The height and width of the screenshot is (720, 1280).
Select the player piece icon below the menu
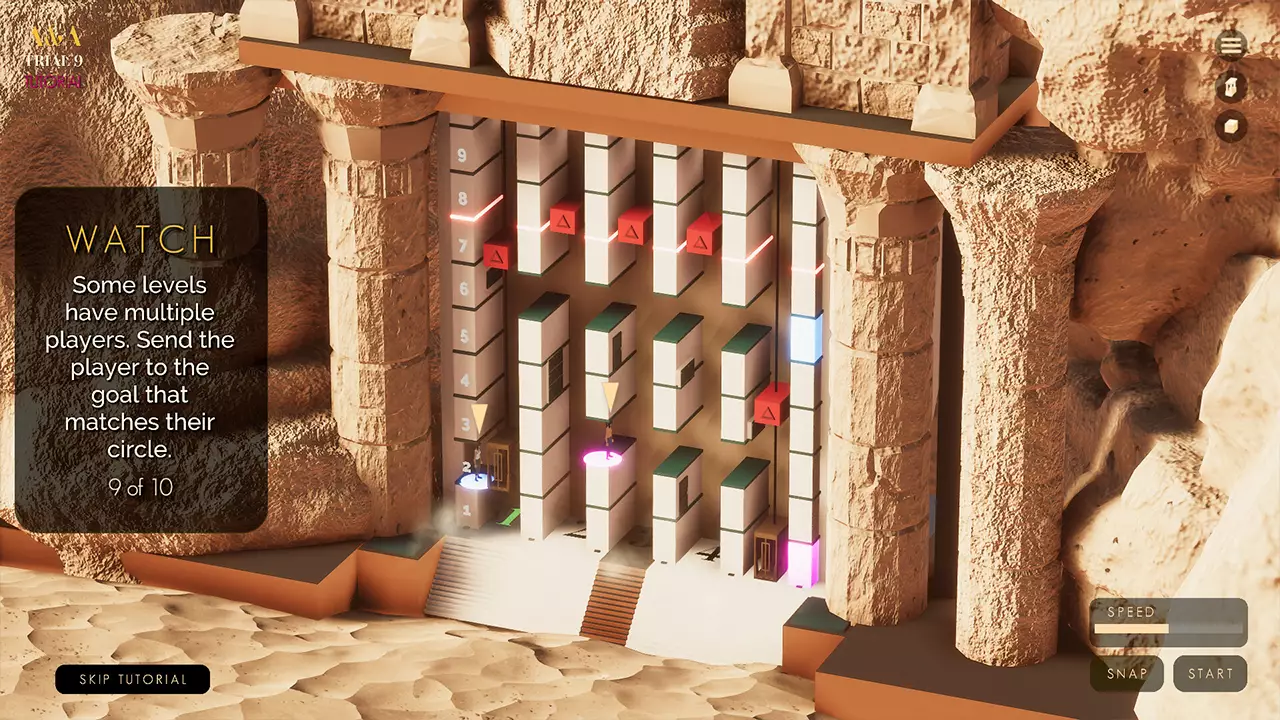[1231, 88]
